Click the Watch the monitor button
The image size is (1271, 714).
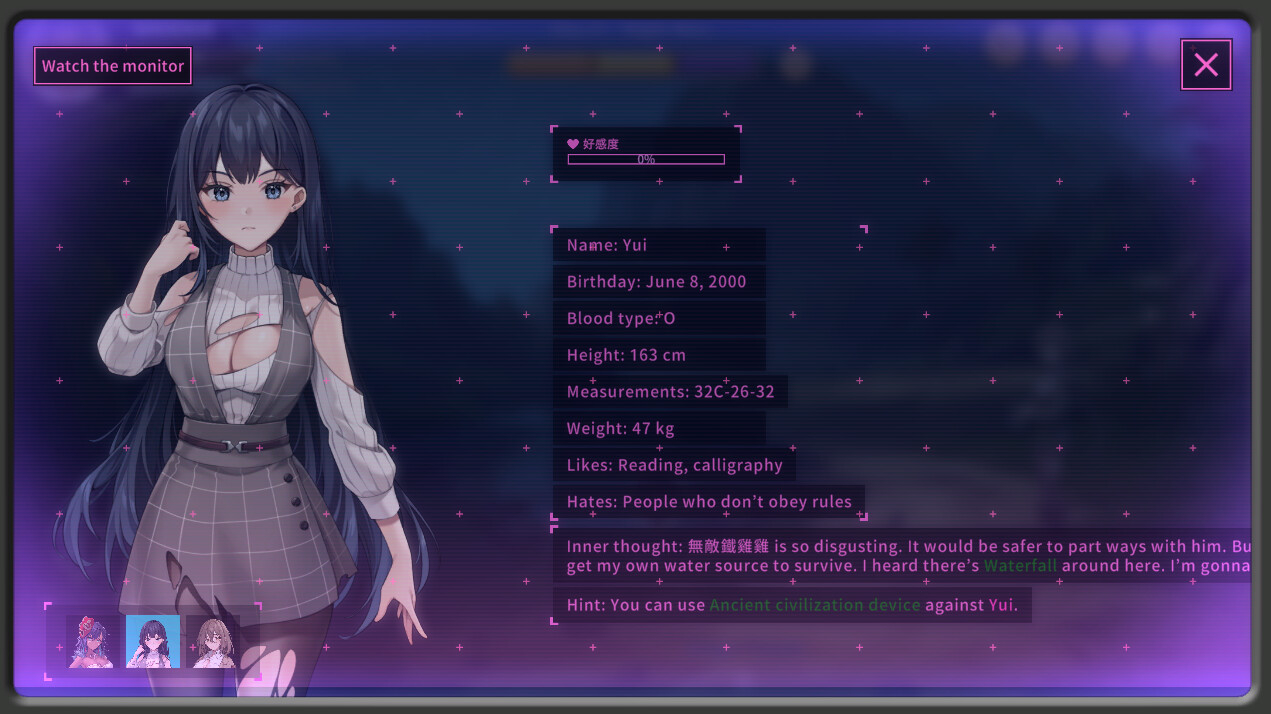[113, 66]
